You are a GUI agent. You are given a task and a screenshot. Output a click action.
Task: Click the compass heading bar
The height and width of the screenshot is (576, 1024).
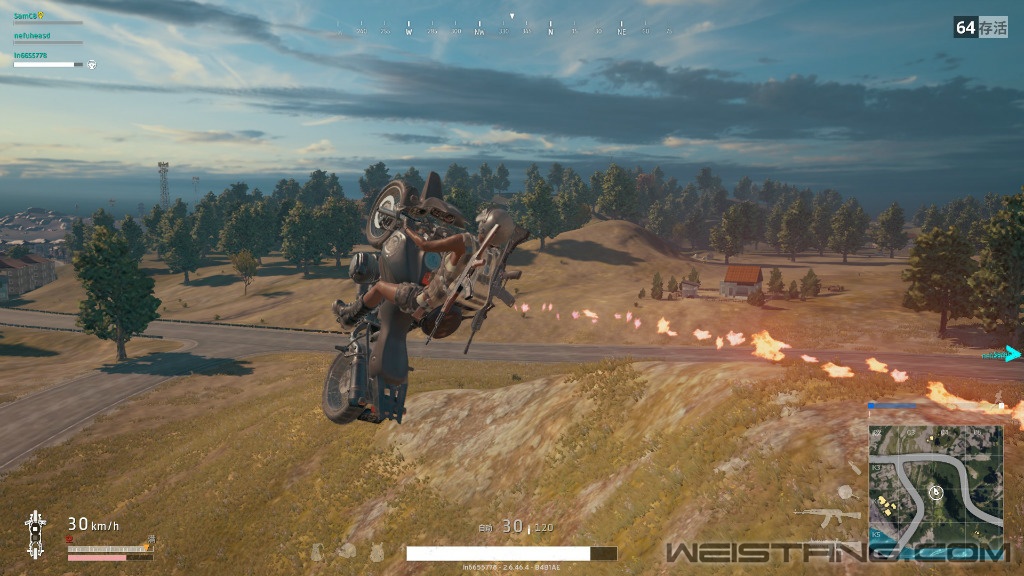click(511, 31)
